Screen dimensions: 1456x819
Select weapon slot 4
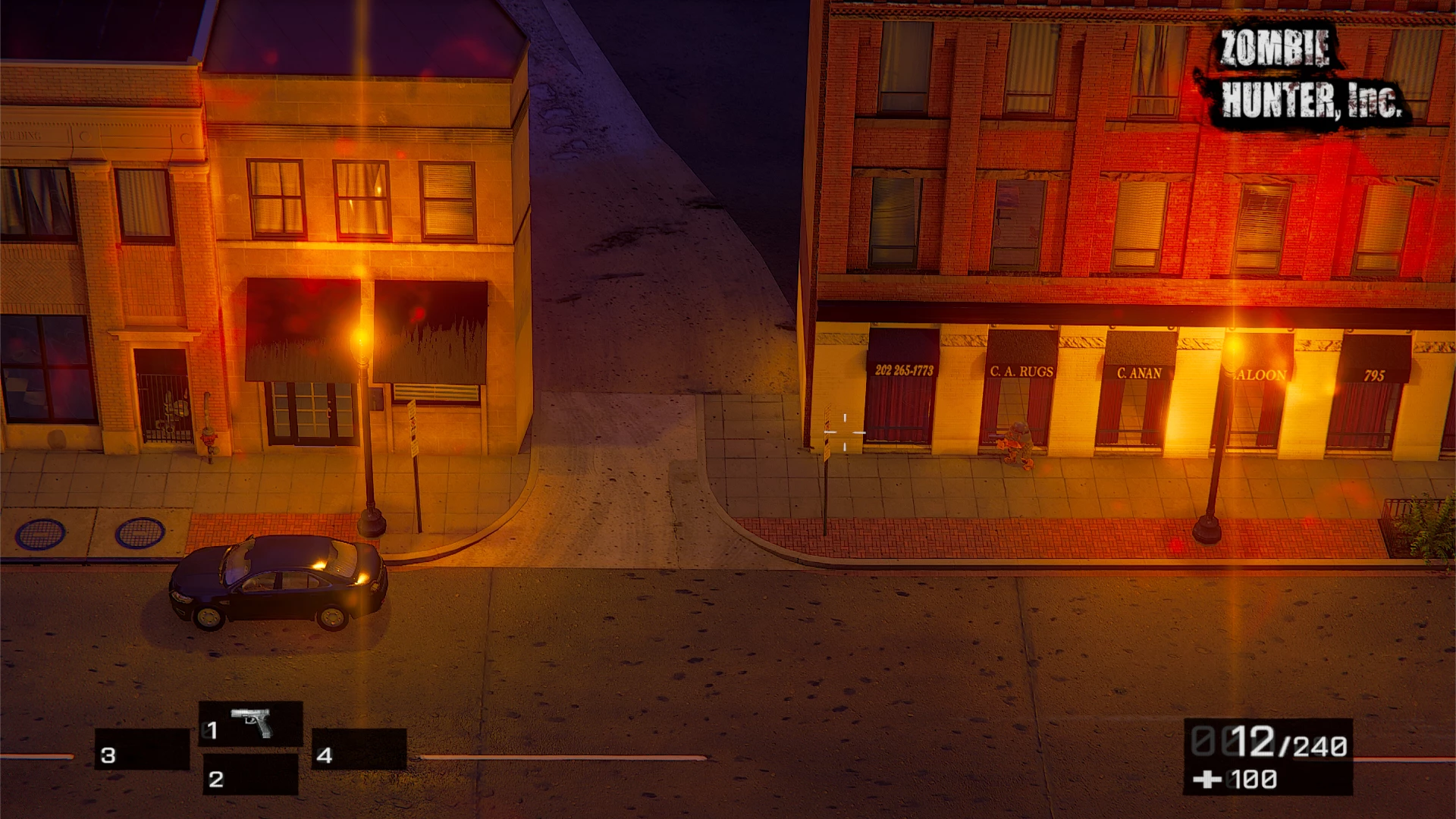359,750
